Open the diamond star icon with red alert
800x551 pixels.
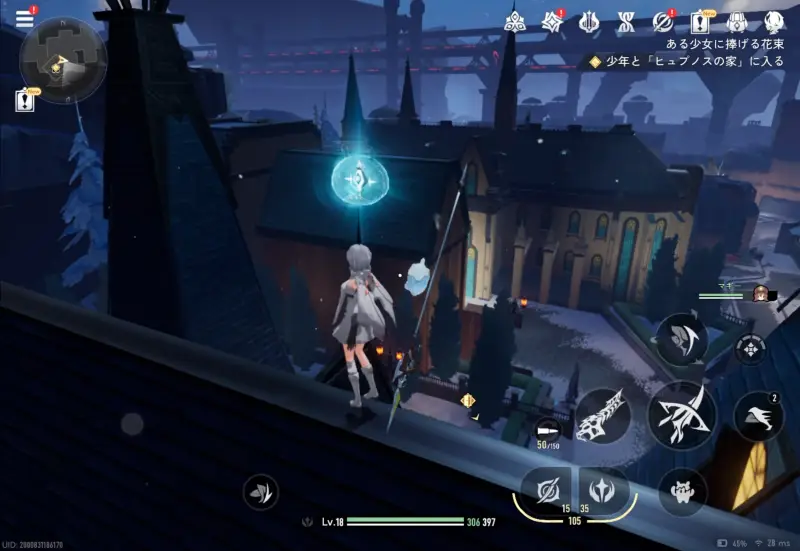tap(552, 22)
